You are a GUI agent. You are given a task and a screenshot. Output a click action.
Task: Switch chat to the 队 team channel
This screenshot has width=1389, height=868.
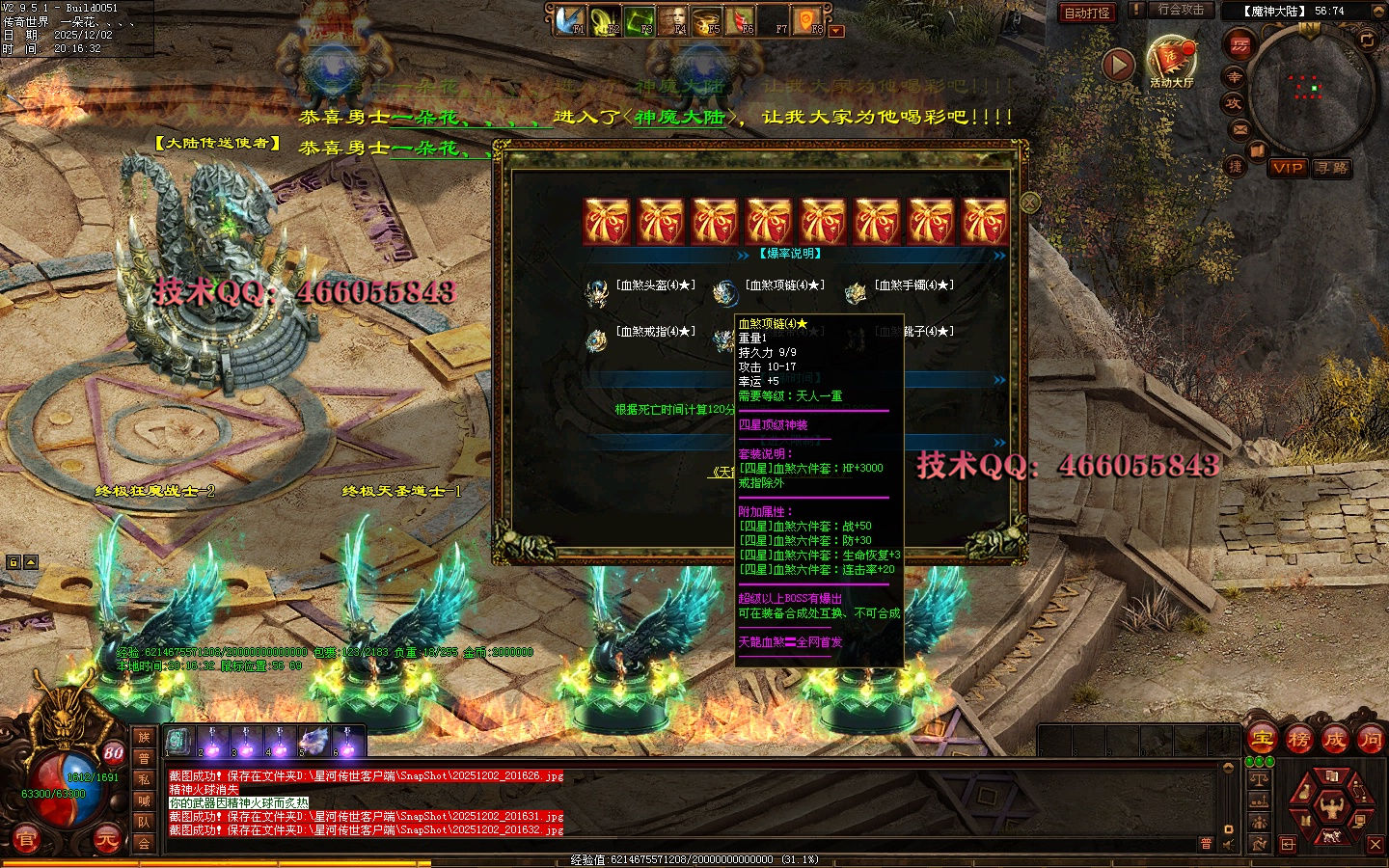tap(144, 822)
